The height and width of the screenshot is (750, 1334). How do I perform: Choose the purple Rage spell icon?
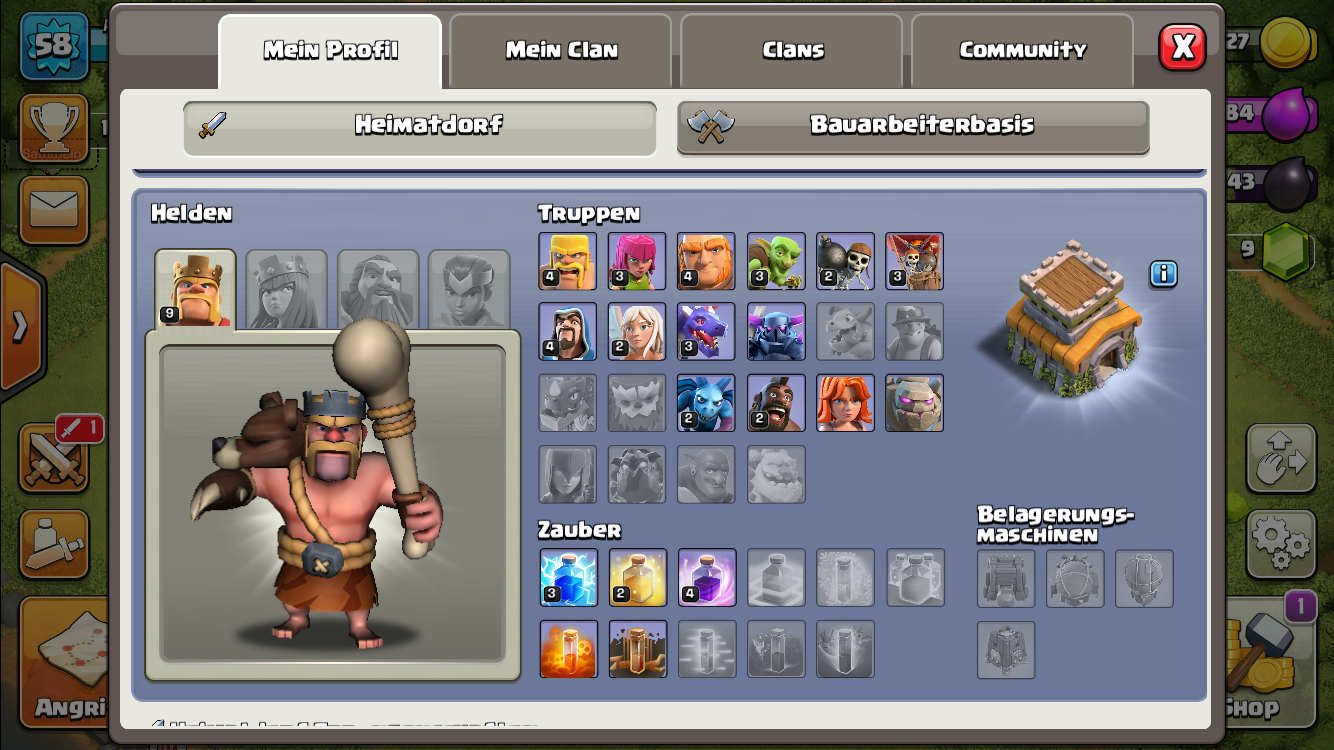pyautogui.click(x=707, y=577)
